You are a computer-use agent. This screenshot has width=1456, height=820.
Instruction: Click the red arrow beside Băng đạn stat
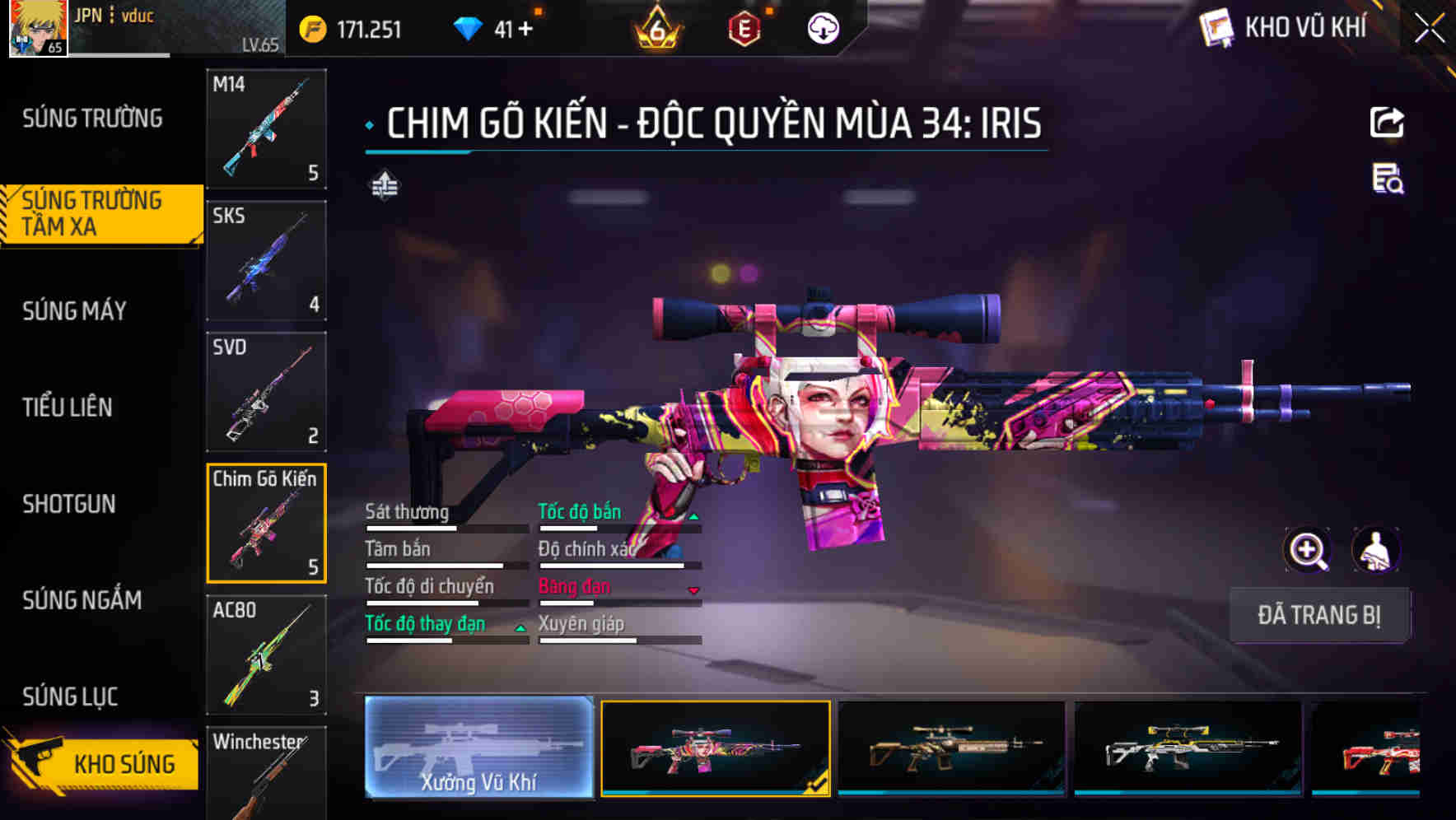[693, 591]
